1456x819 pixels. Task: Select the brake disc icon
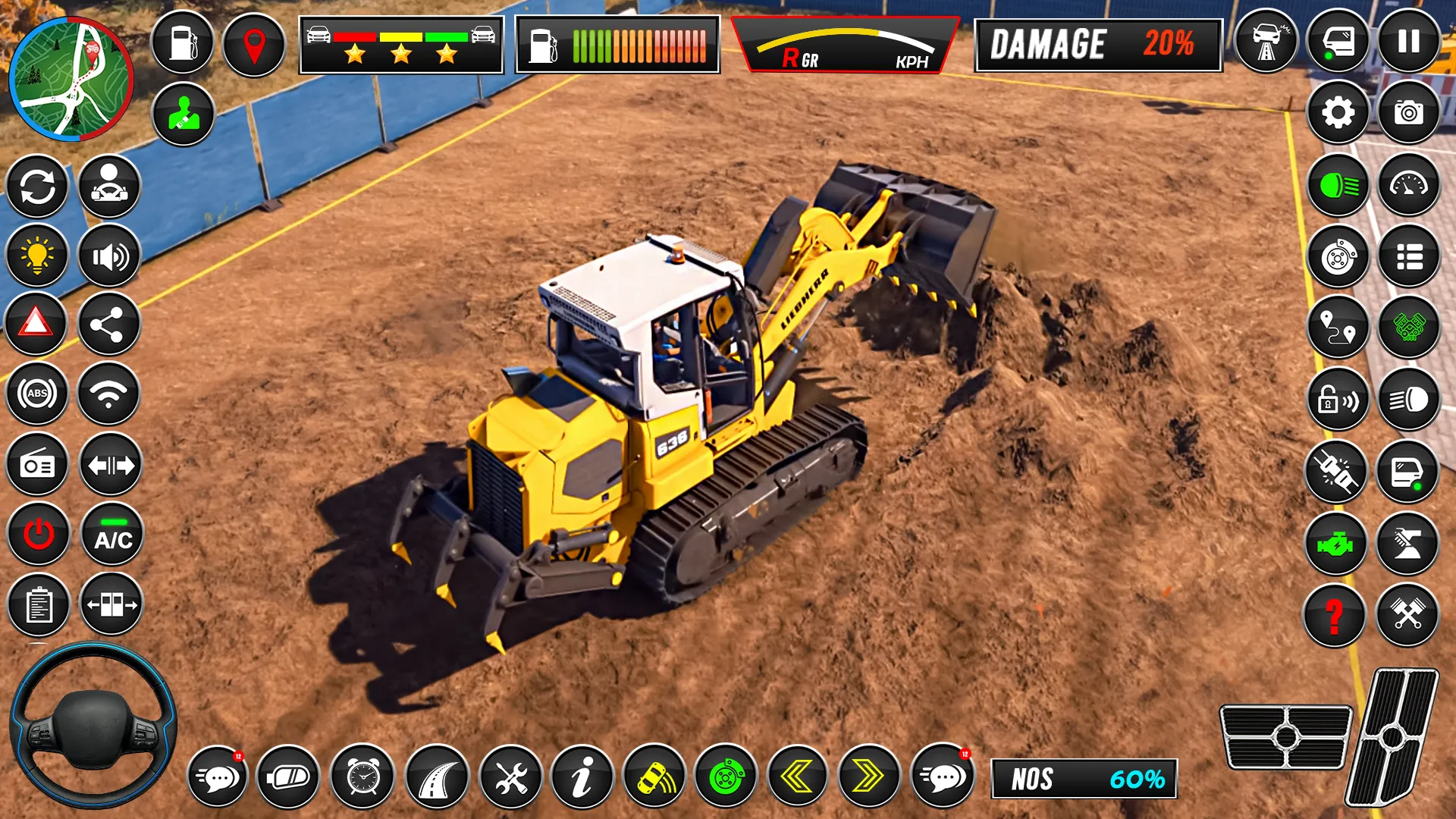tap(1337, 256)
